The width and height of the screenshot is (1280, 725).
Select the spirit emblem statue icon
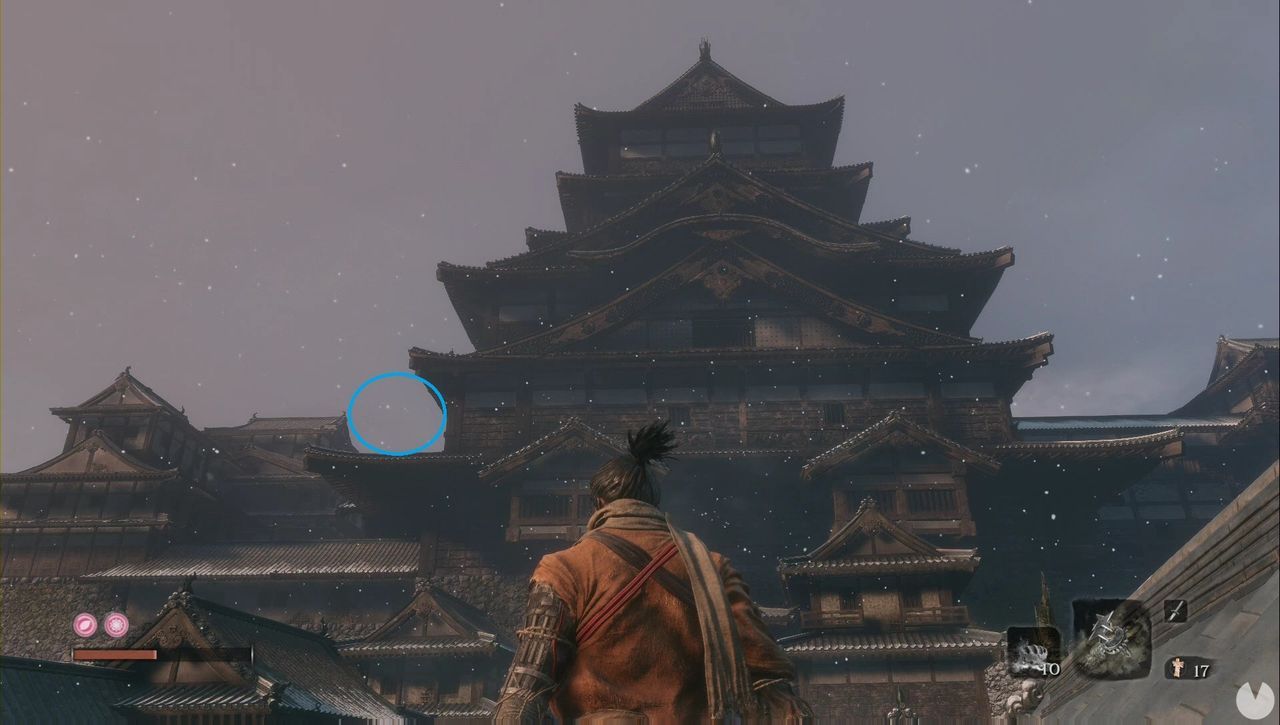[1178, 668]
